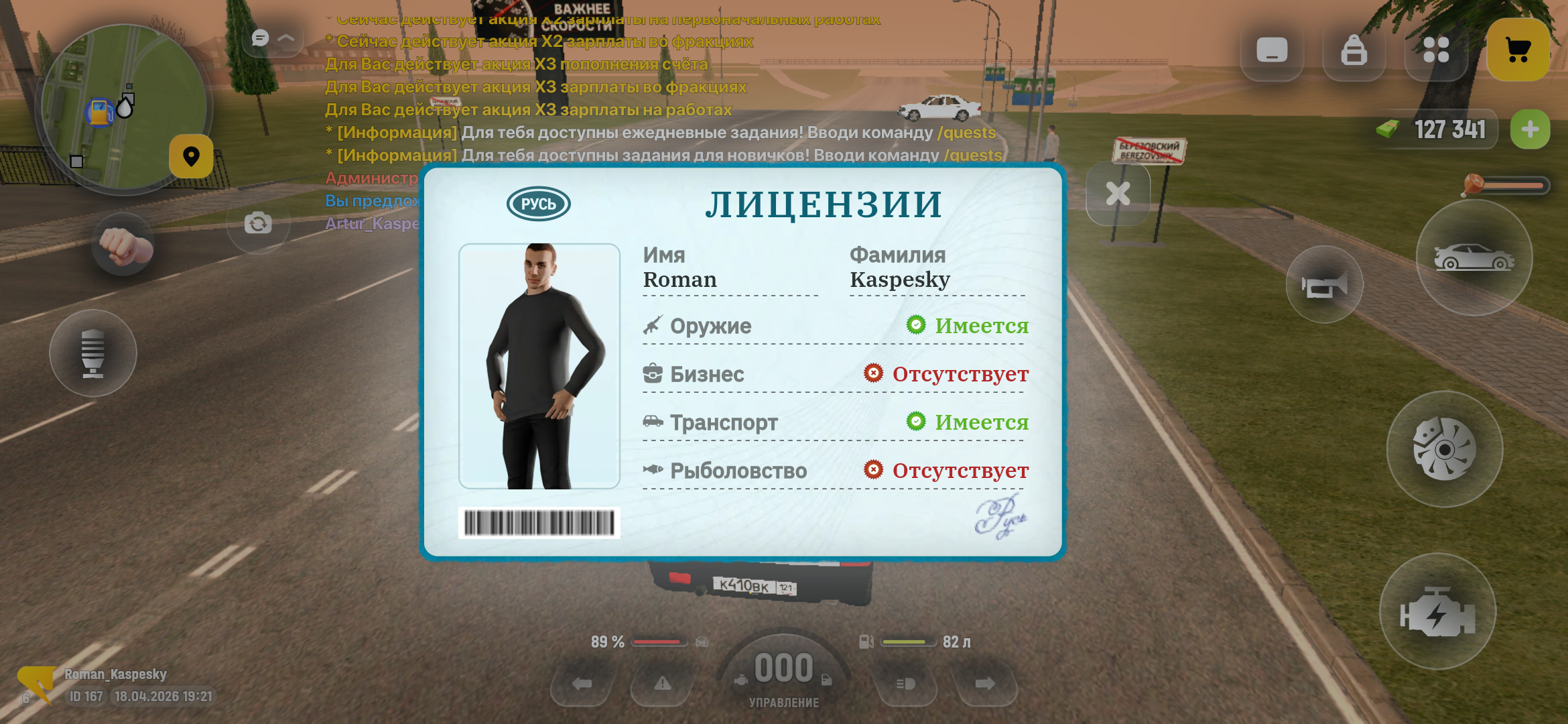Tap the location pin below the minimap
The height and width of the screenshot is (724, 1568).
190,156
